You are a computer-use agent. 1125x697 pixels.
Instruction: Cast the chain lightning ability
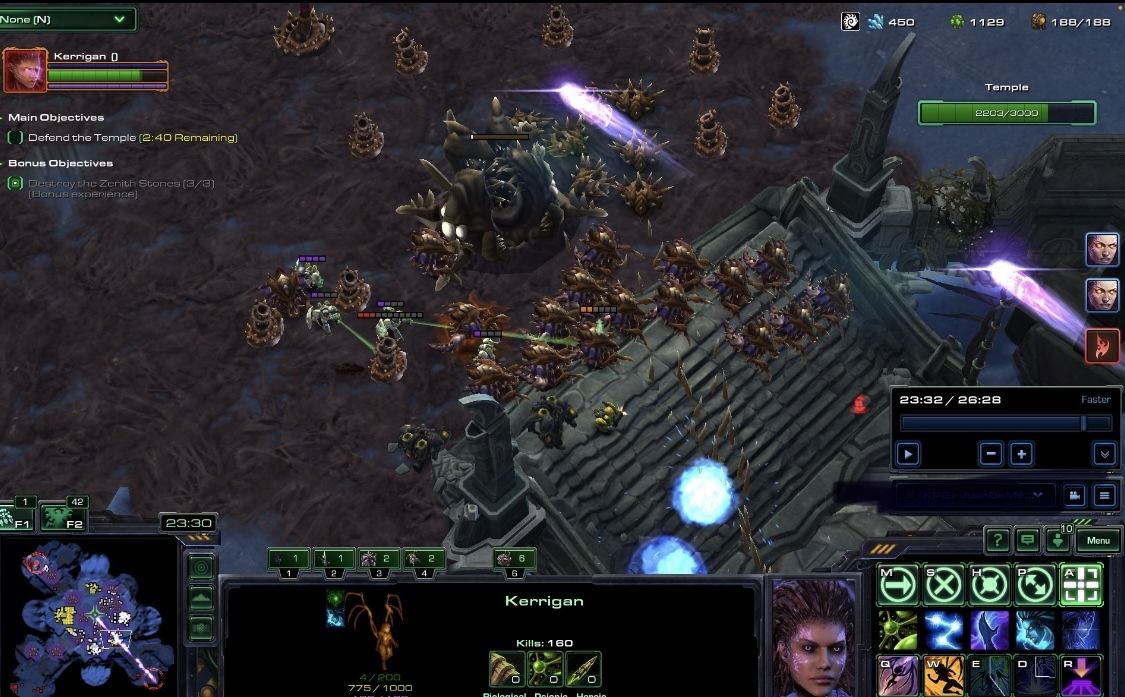coord(943,631)
